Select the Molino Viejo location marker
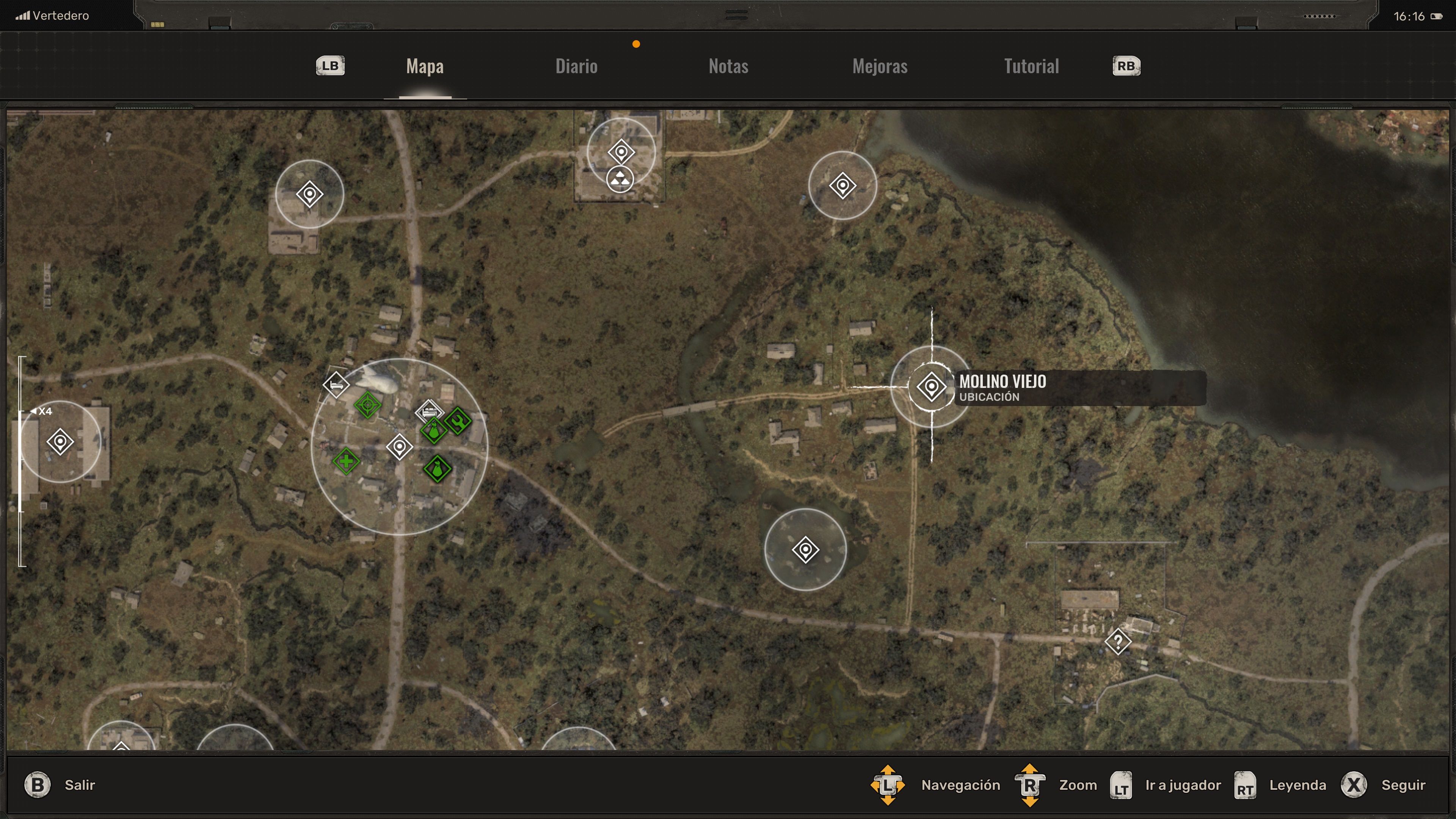 pyautogui.click(x=931, y=387)
